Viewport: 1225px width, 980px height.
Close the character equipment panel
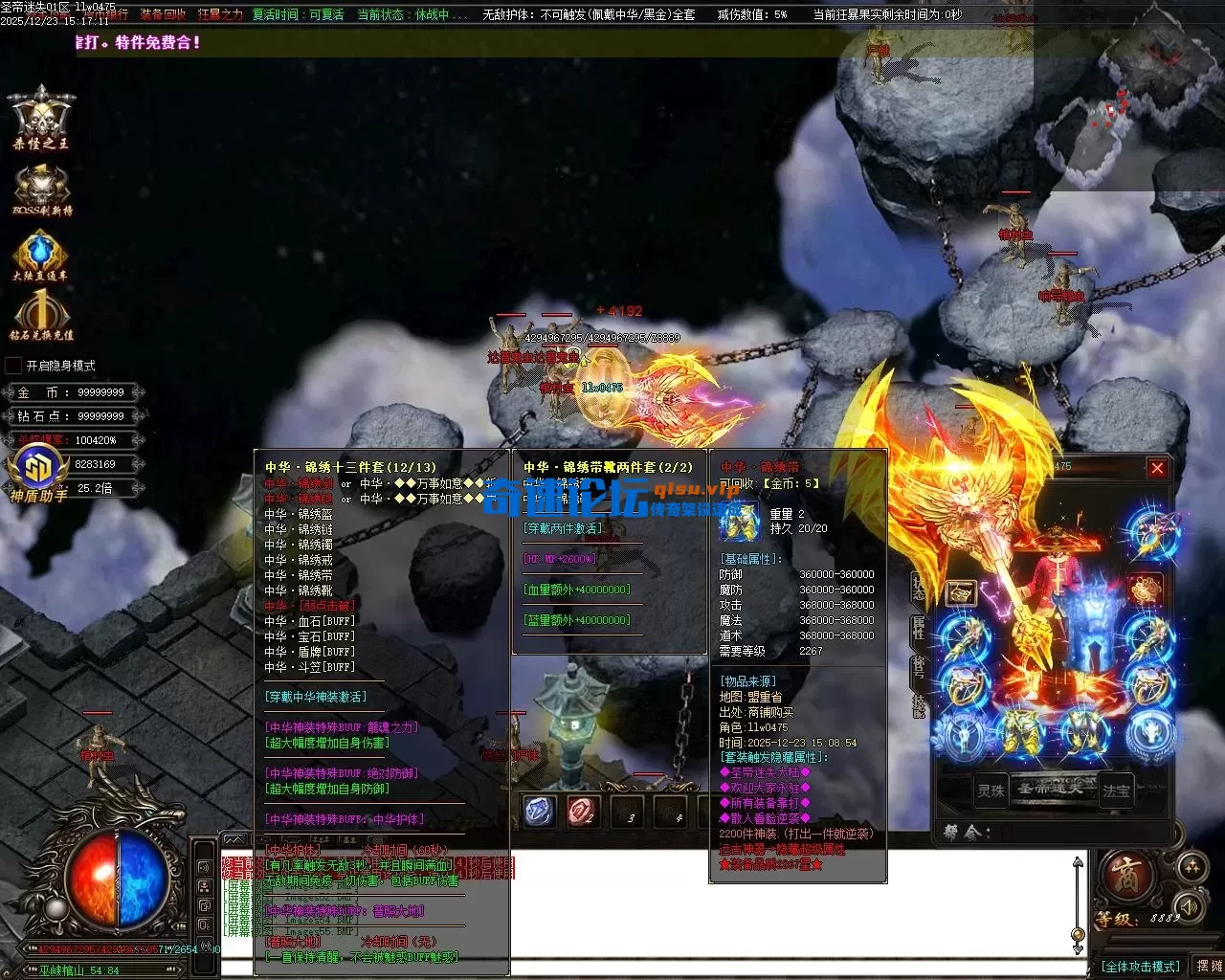pos(1157,468)
